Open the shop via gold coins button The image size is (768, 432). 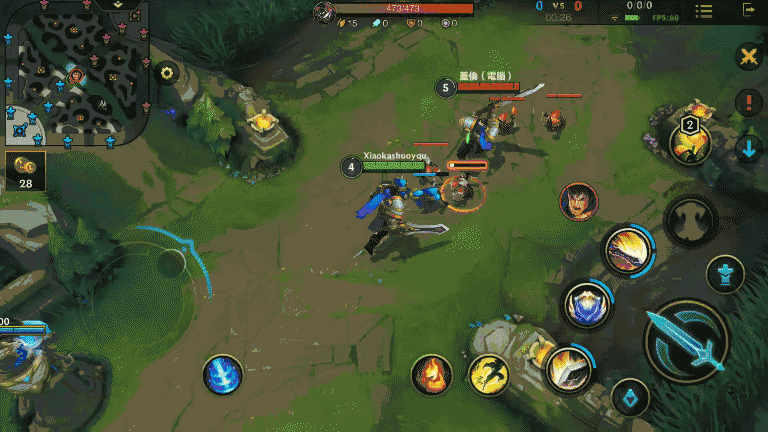click(x=25, y=171)
